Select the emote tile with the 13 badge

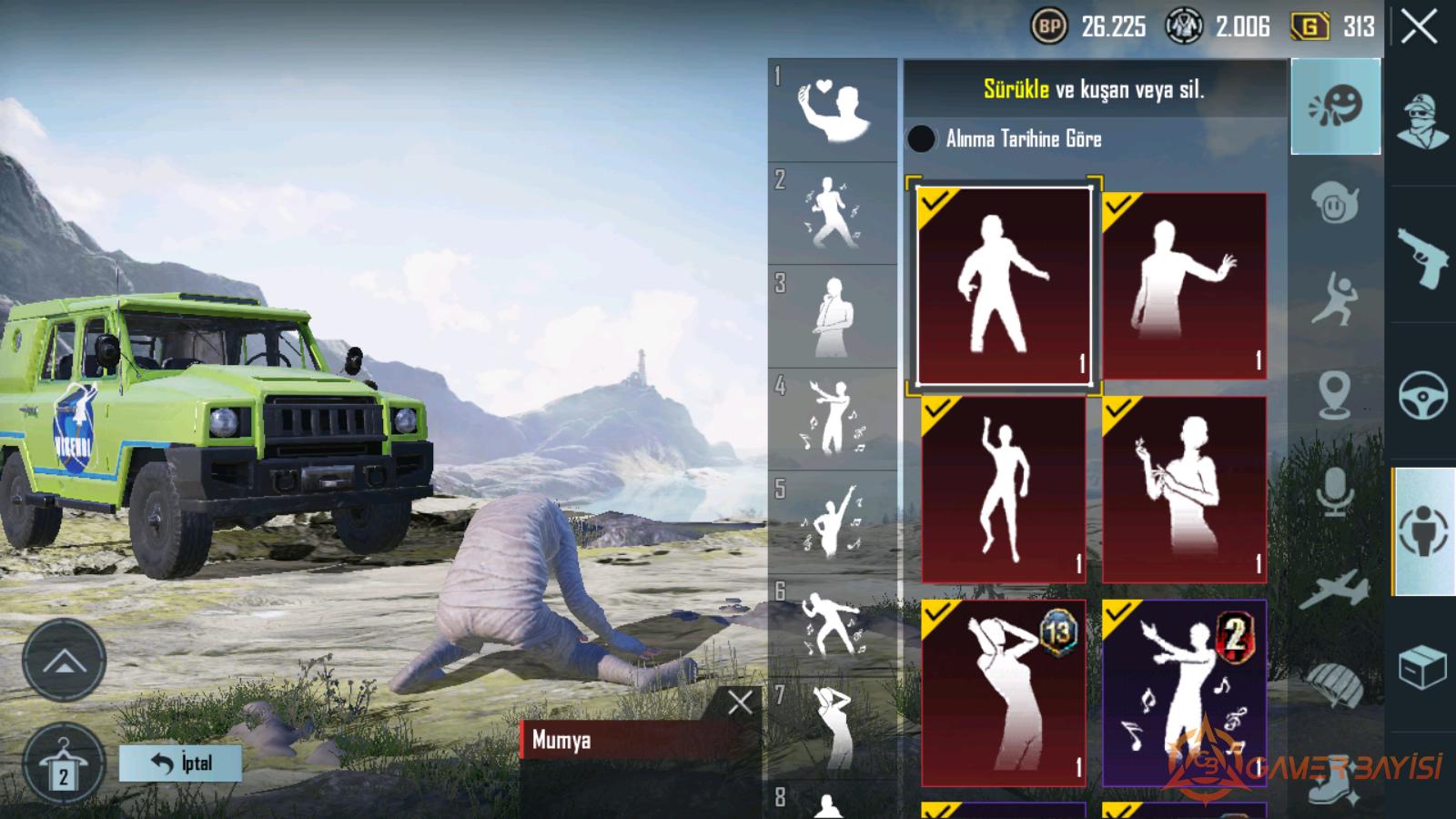pyautogui.click(x=1004, y=693)
